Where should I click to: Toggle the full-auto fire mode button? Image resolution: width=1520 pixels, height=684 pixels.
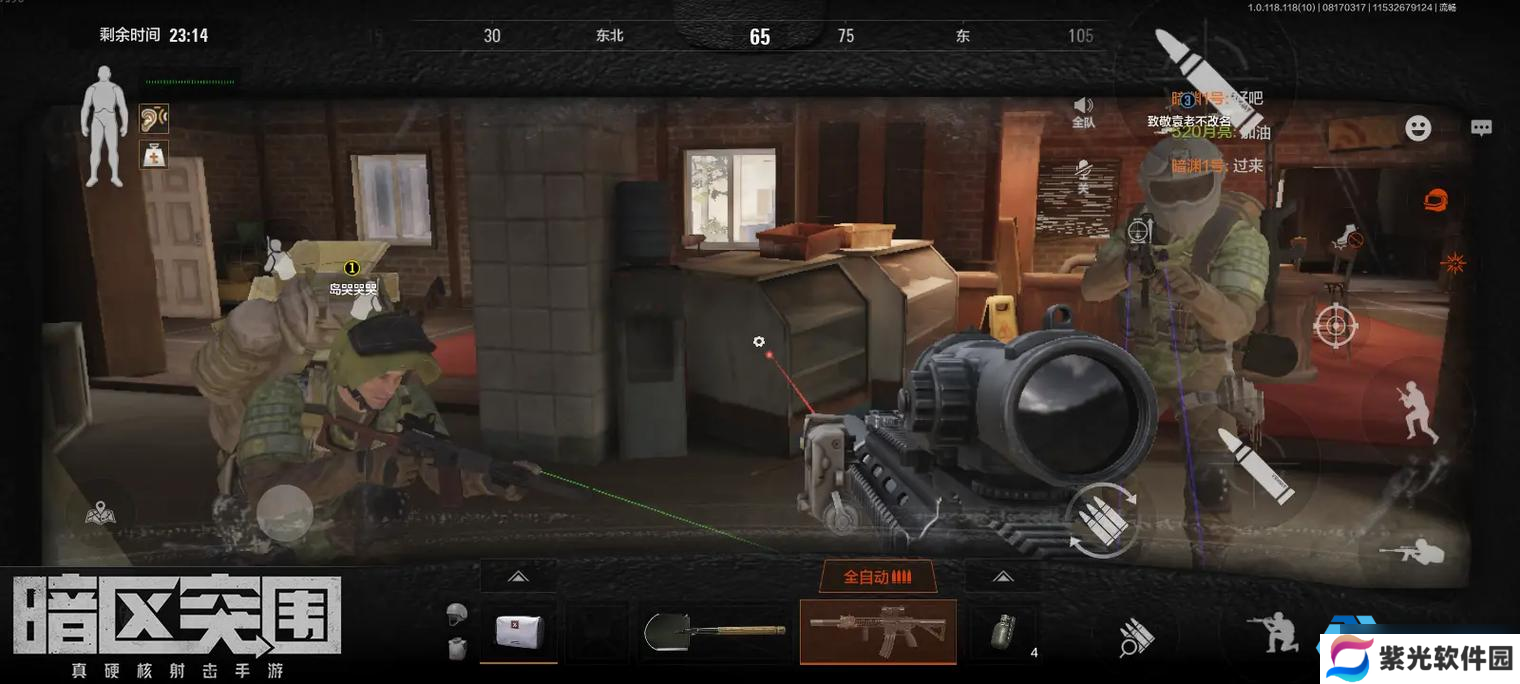pos(877,577)
